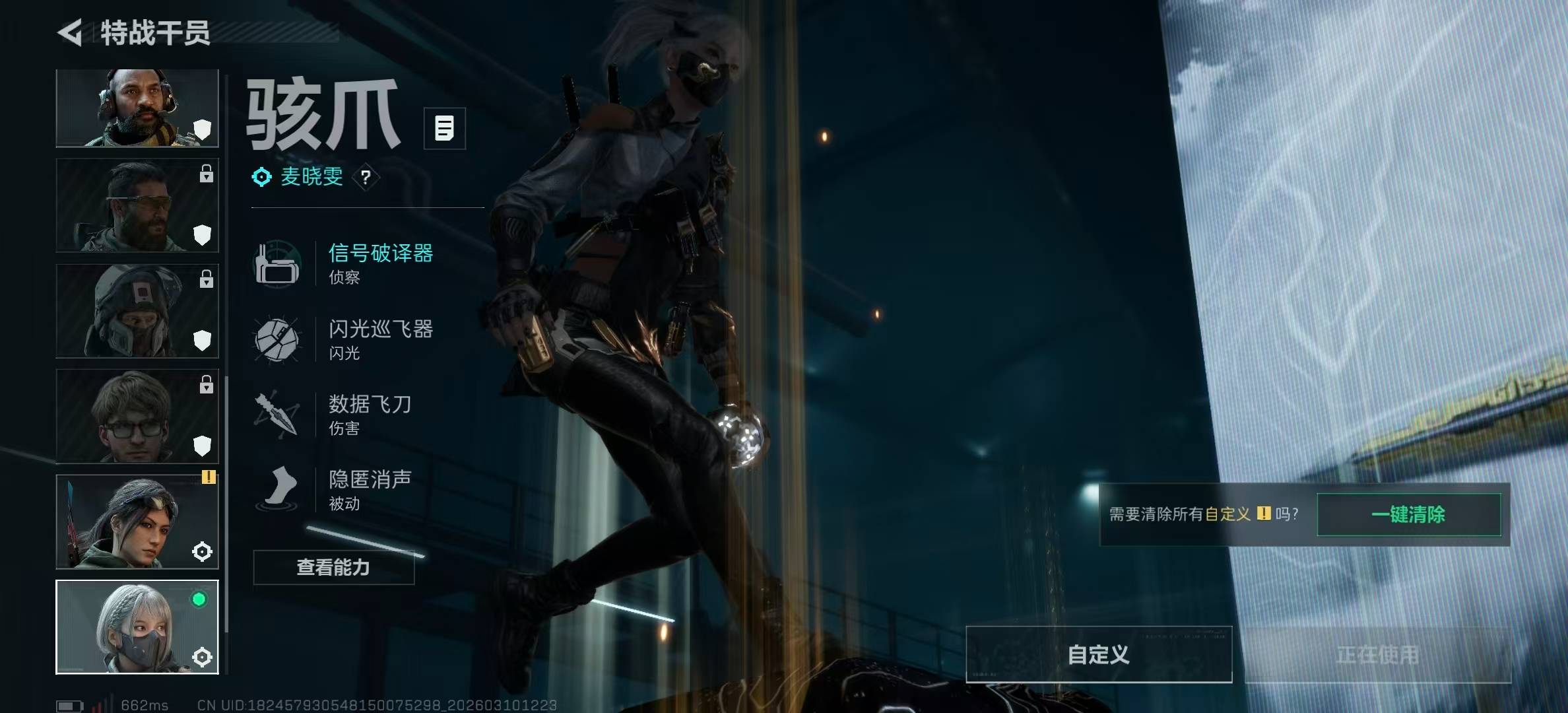Select the silver-haired masked operator portrait
Screen dimensions: 1568x713
pos(137,627)
